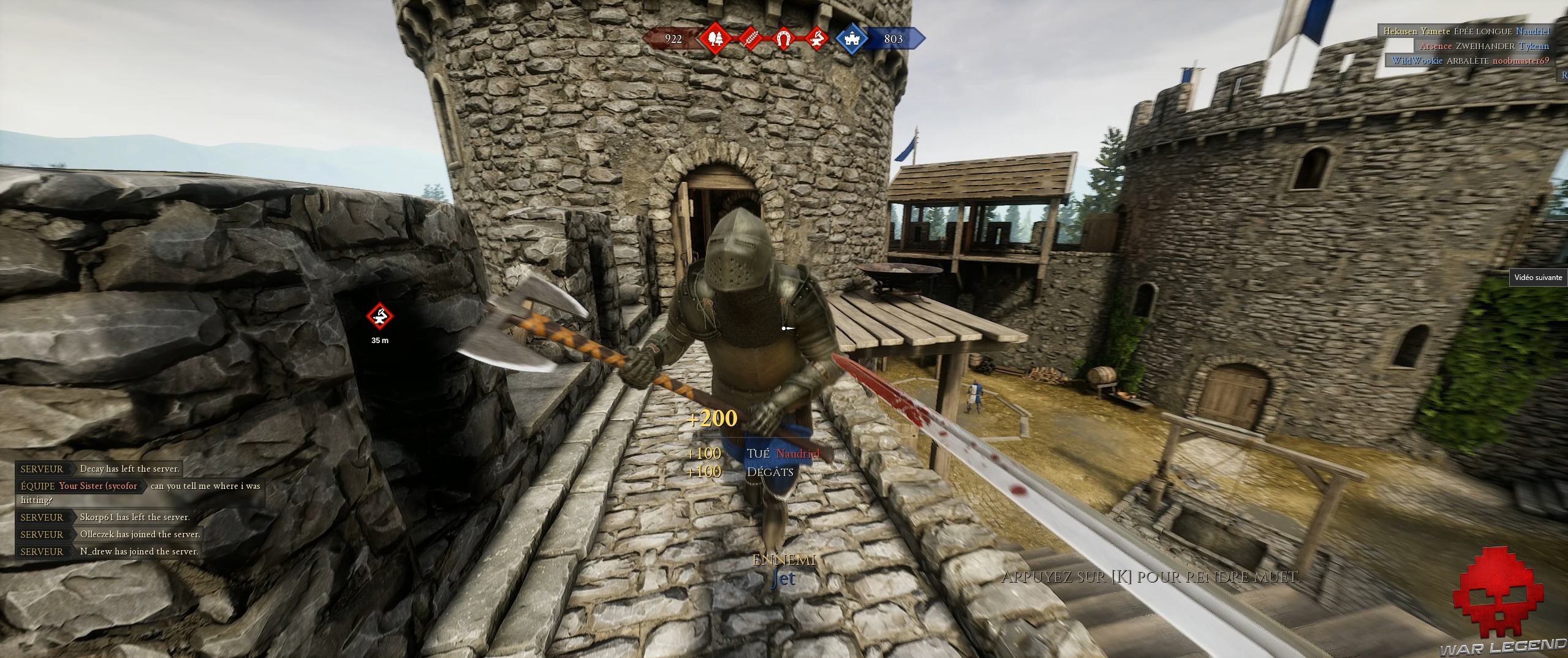Select the forest objective icon on the map bar
Viewport: 1568px width, 658px height.
pos(714,39)
